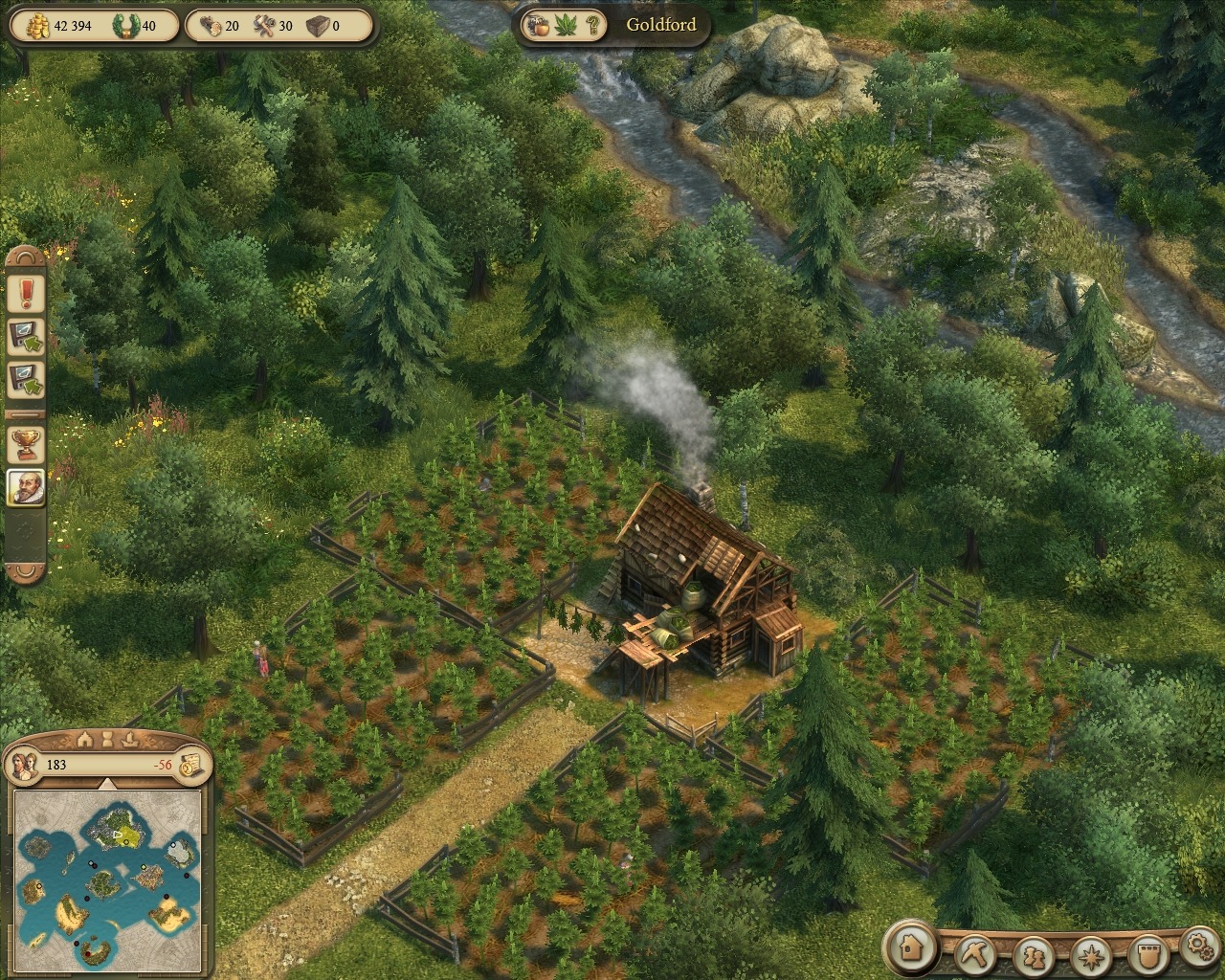Select the middle minimap tab icon

108,739
